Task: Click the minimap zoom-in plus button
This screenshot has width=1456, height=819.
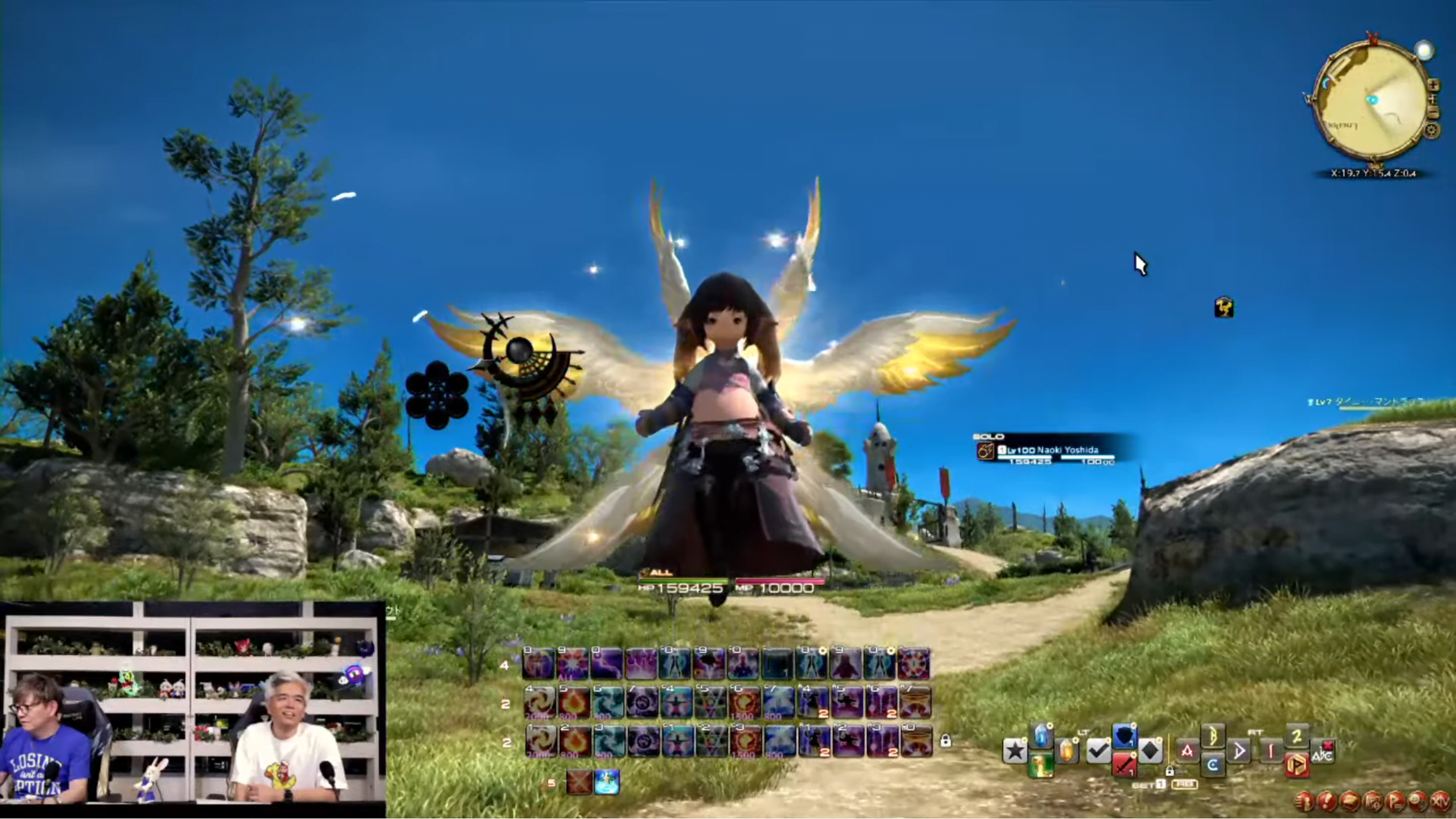Action: [x=1433, y=85]
